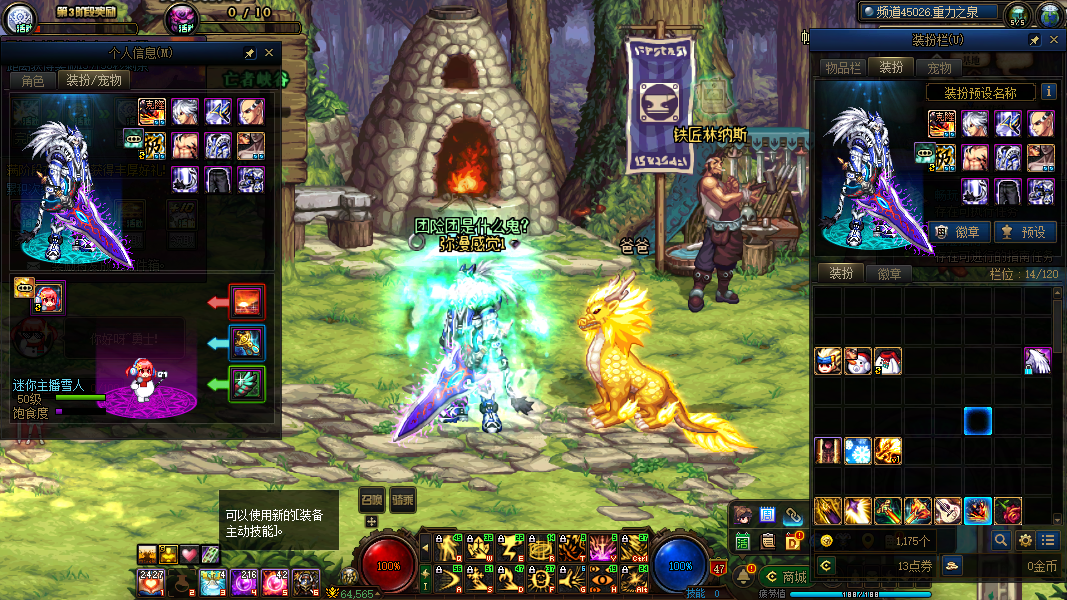Select the 迷你主播雪人 pet slot icon
The height and width of the screenshot is (600, 1067).
(48, 297)
